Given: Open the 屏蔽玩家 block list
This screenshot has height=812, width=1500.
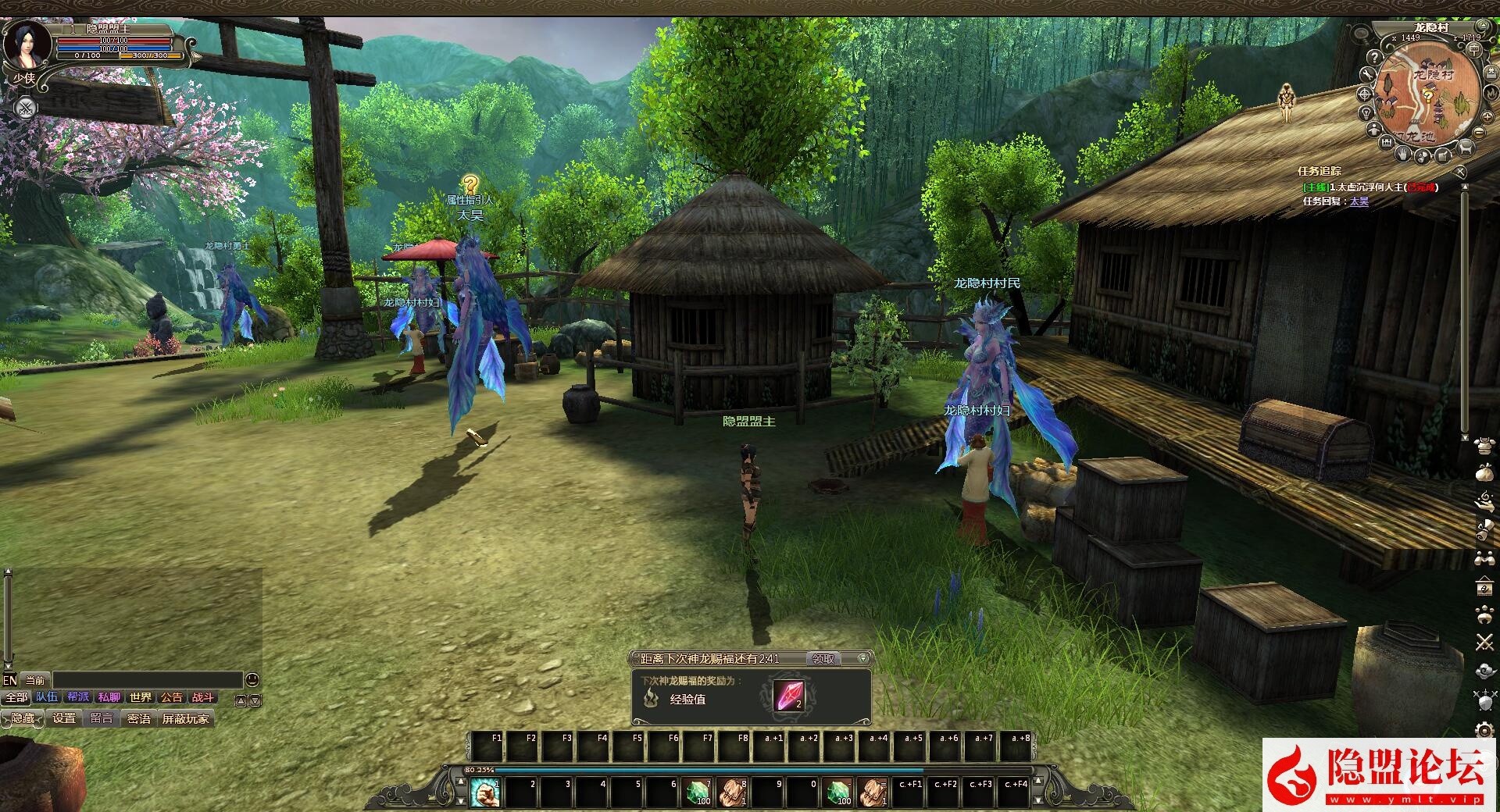Looking at the screenshot, I should (x=185, y=718).
